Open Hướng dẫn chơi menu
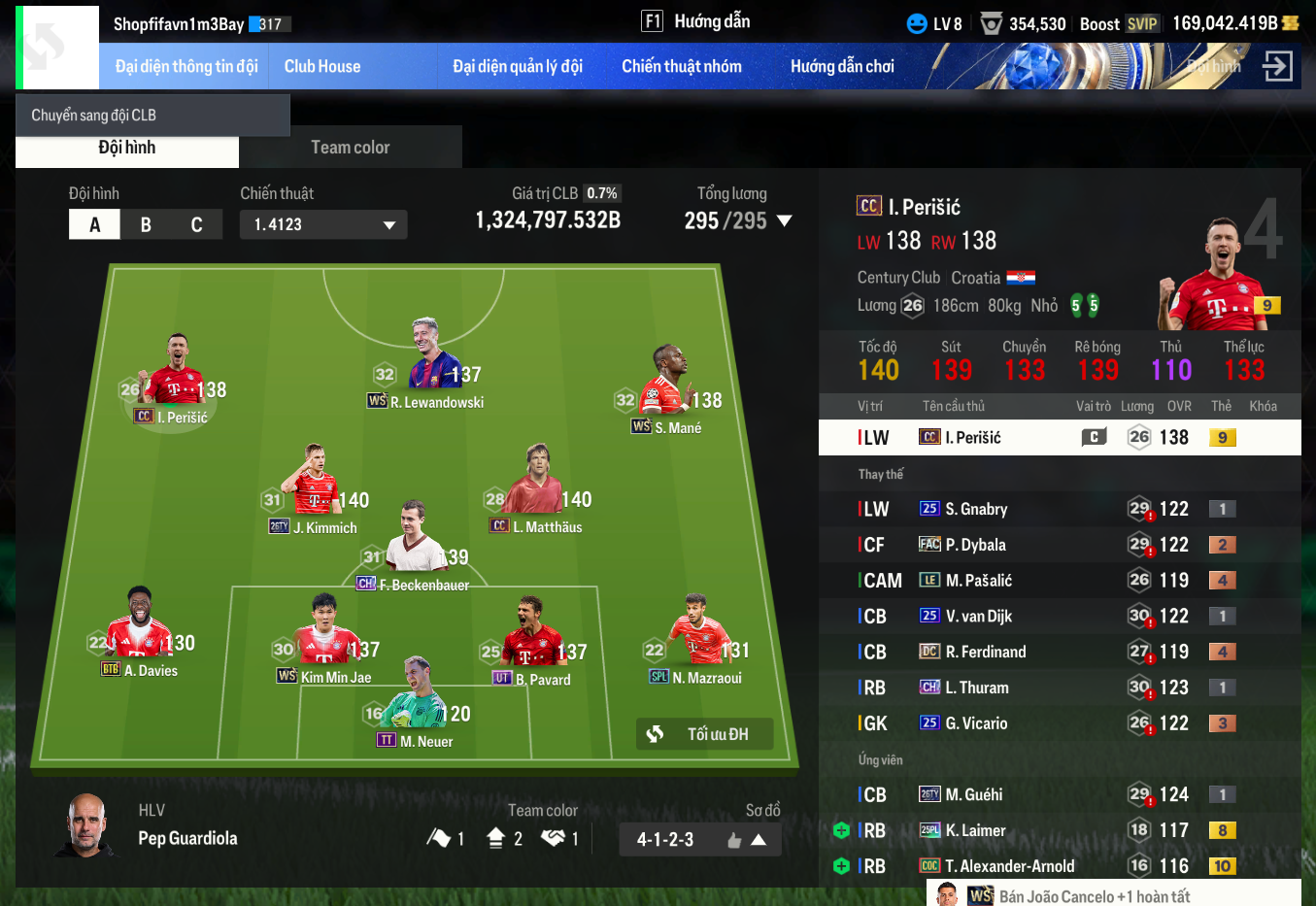This screenshot has height=906, width=1316. [841, 67]
